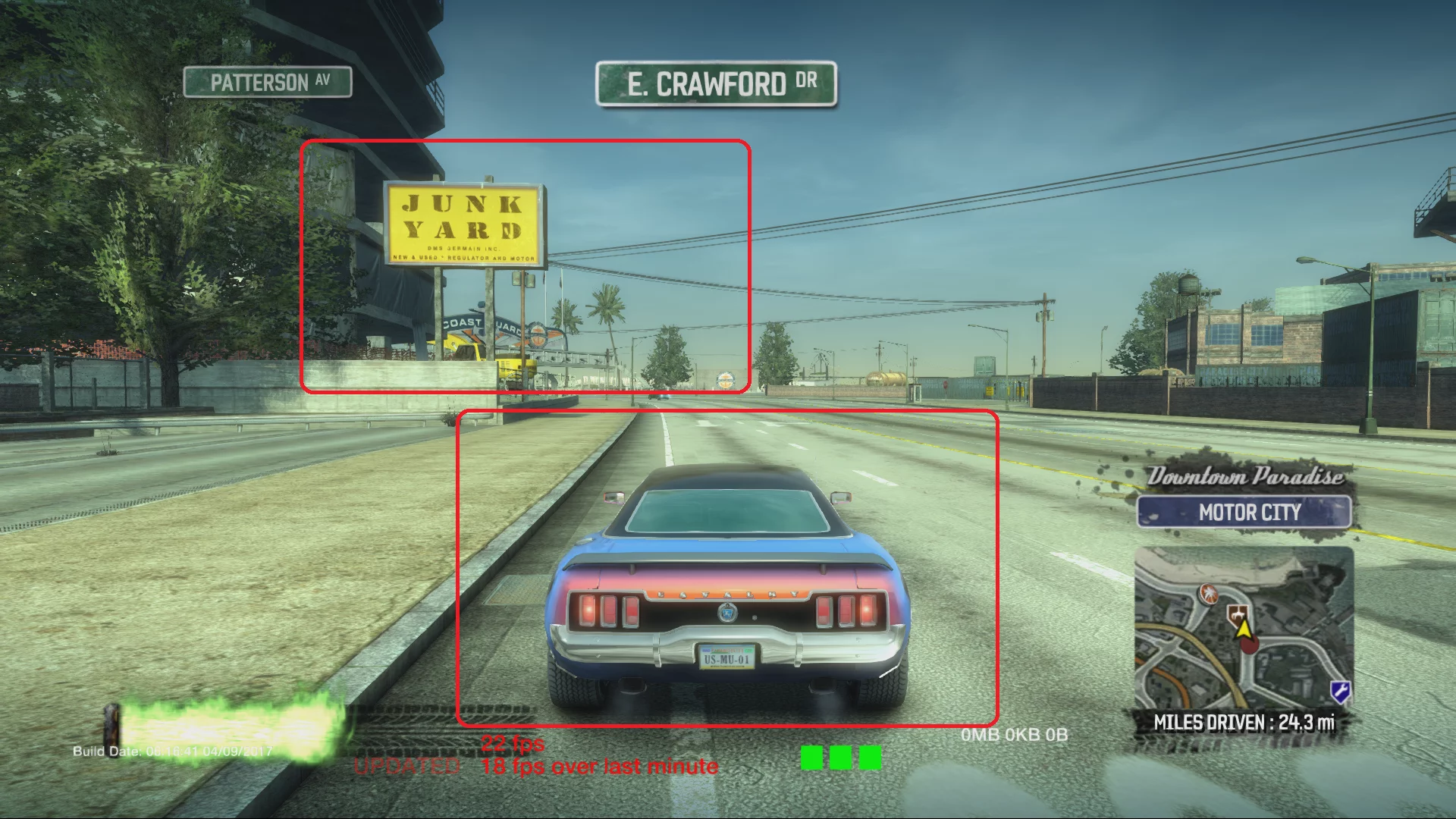This screenshot has height=819, width=1456.
Task: Click the yellow player arrow on the minimap
Action: point(1244,631)
